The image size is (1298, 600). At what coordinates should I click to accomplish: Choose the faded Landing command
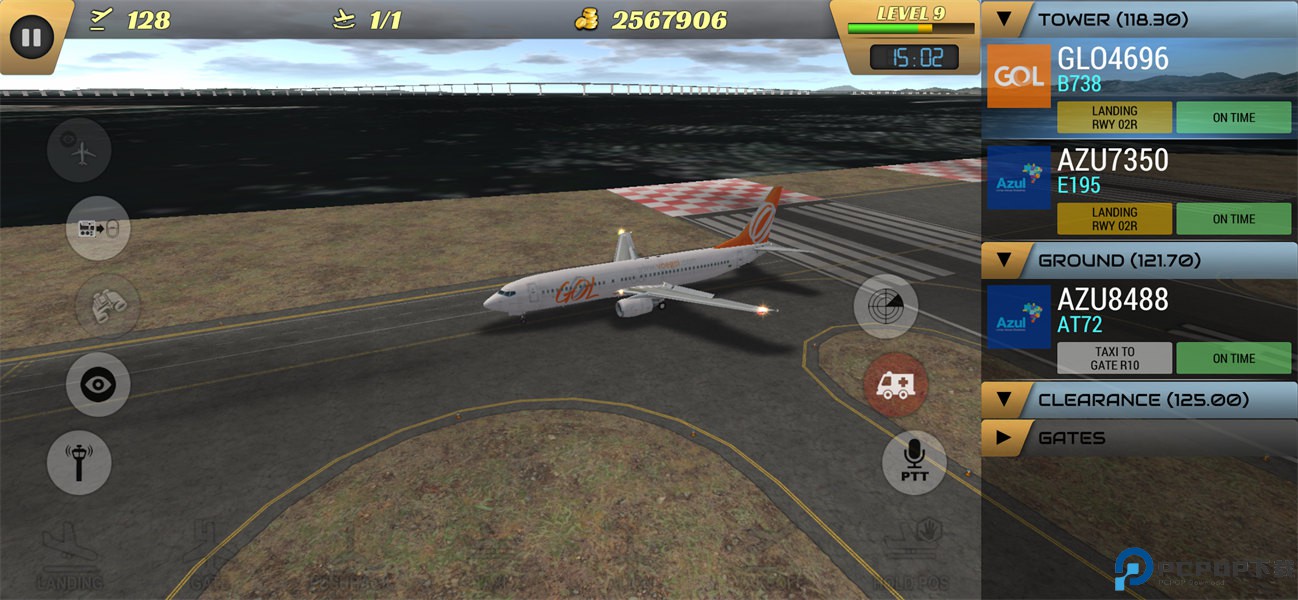tap(70, 555)
